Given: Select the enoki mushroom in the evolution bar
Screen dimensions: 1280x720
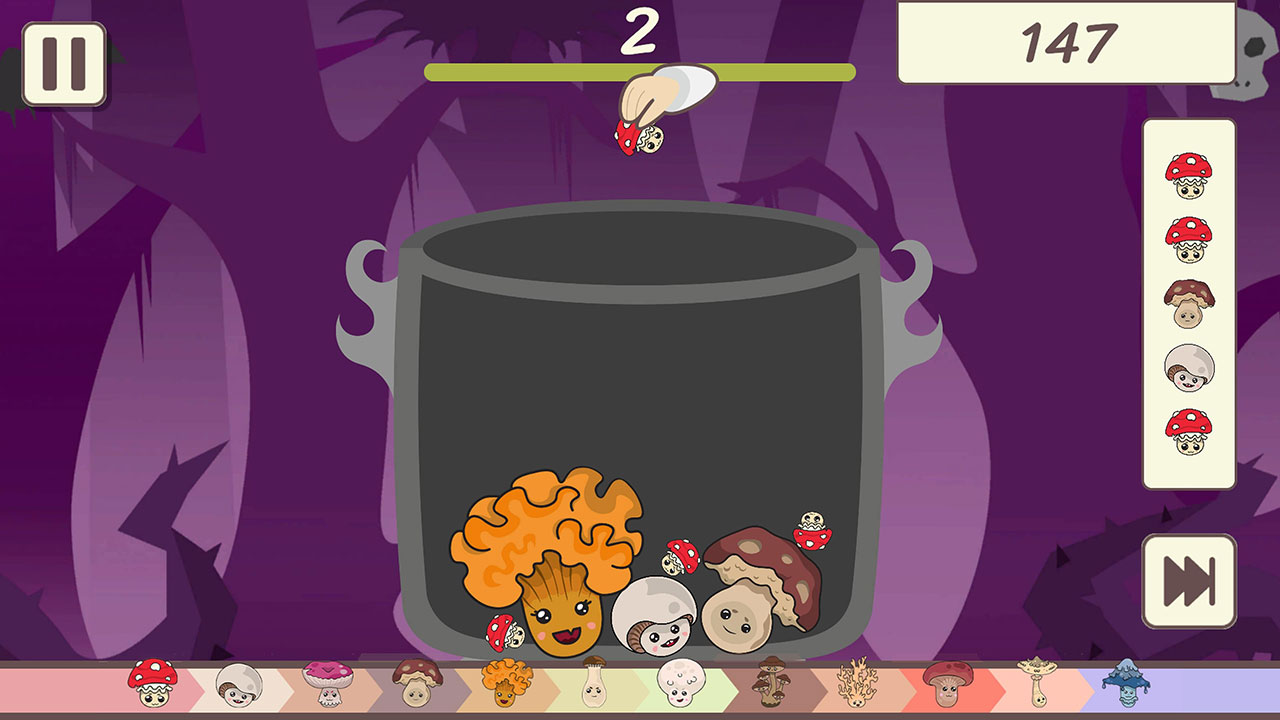Looking at the screenshot, I should coord(592,685).
